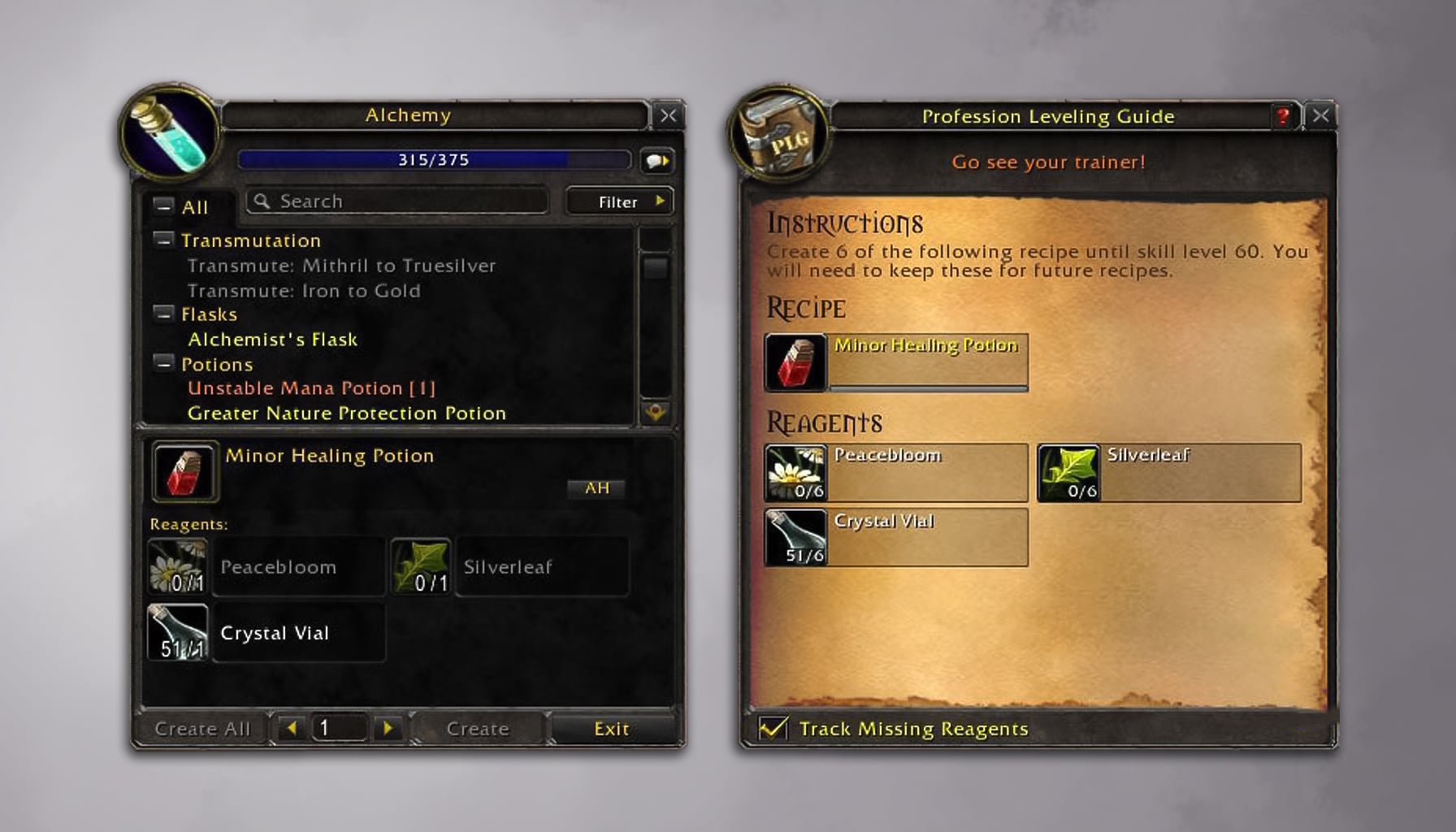Screen dimensions: 1456x832
Task: Select Transmute: Iron to Gold recipe
Action: point(303,290)
